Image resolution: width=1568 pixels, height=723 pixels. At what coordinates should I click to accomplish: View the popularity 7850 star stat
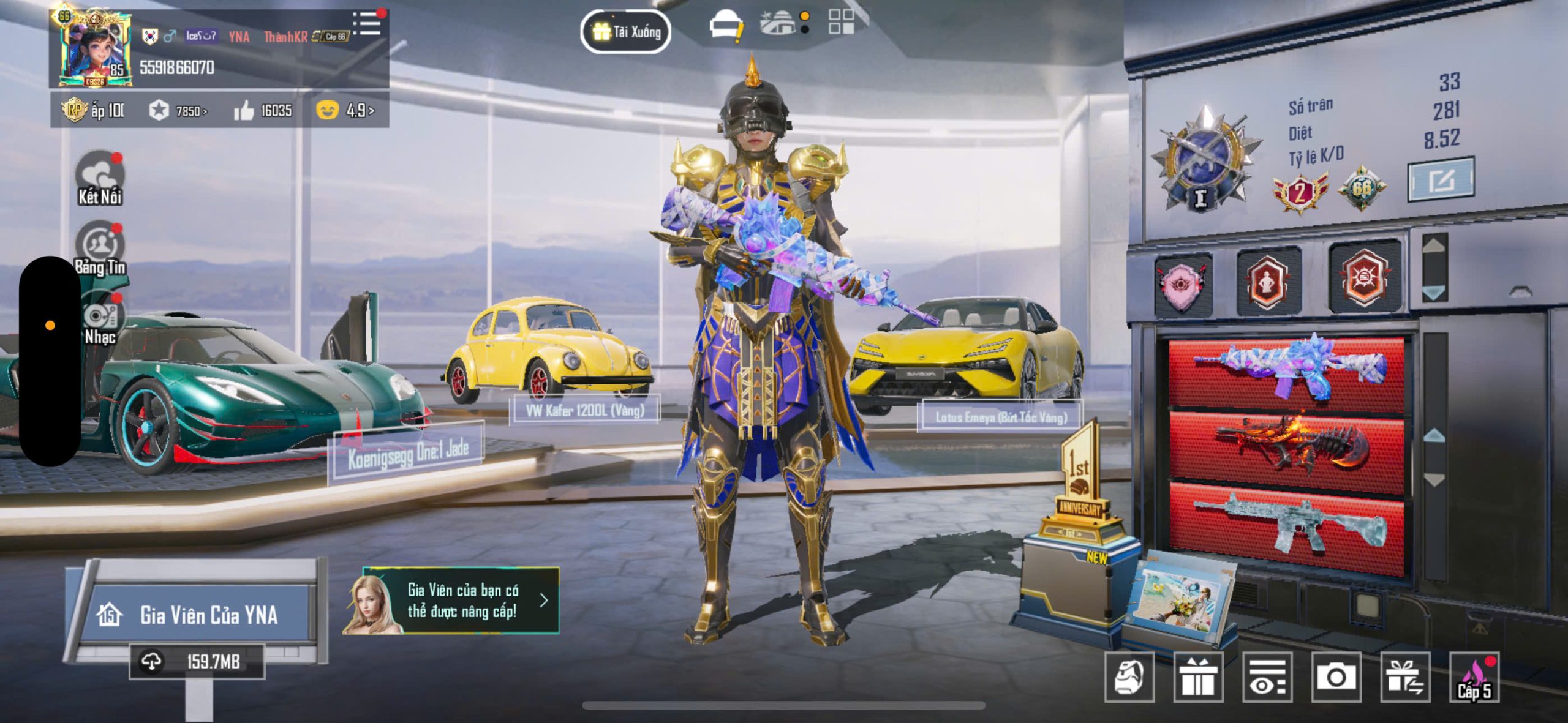pyautogui.click(x=178, y=111)
